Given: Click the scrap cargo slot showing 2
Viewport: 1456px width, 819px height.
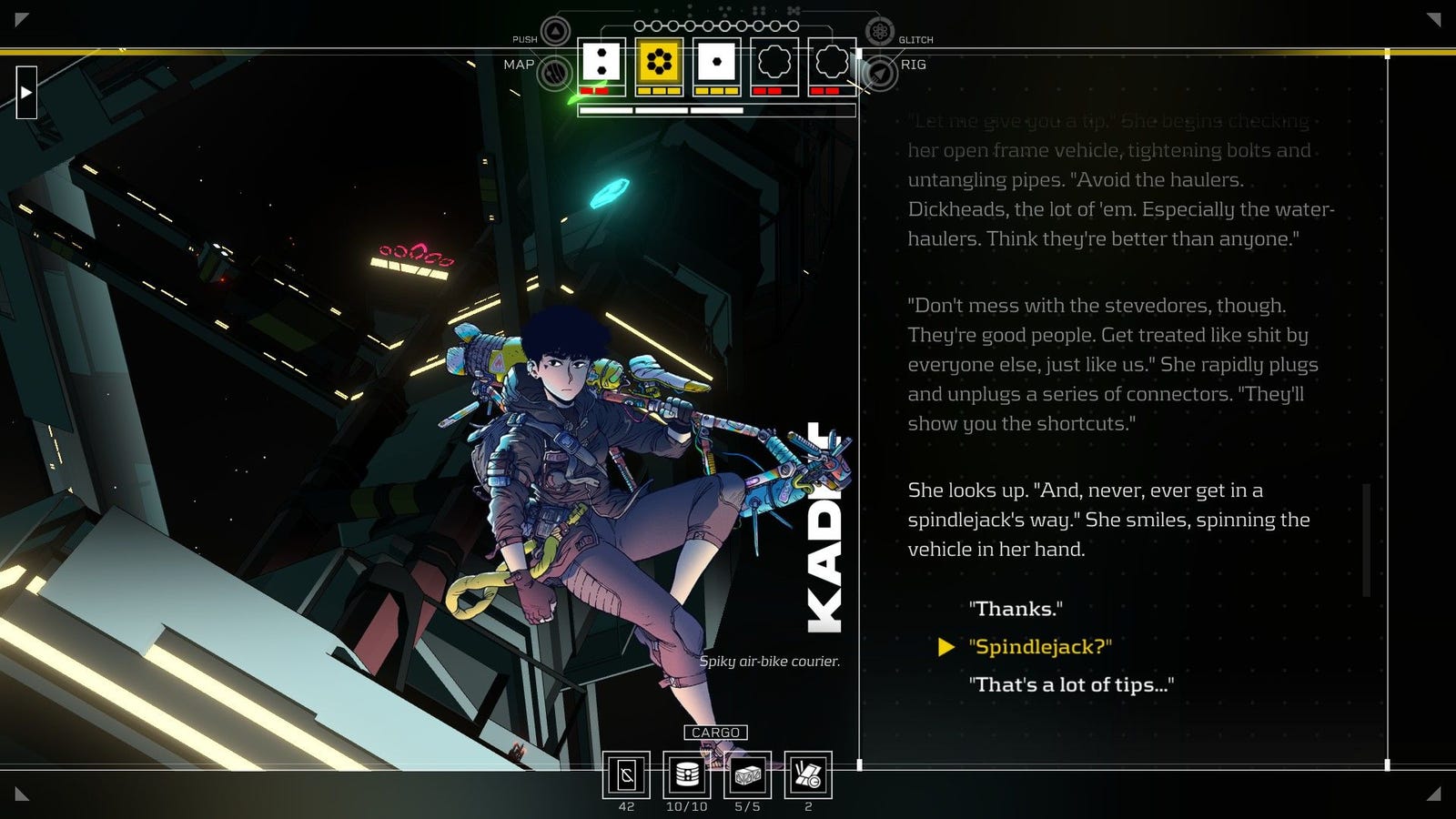Looking at the screenshot, I should (808, 775).
